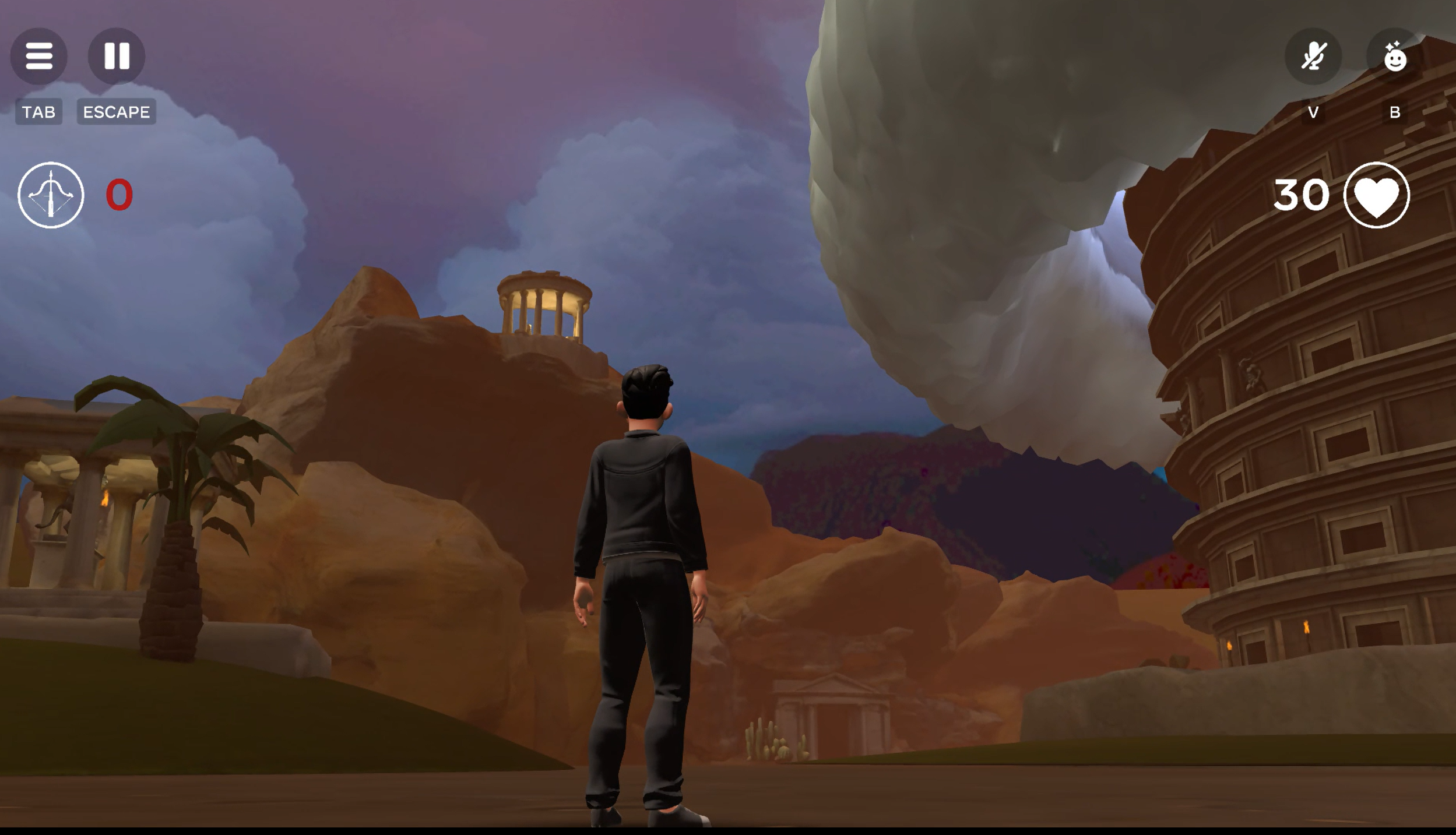Viewport: 1456px width, 835px height.
Task: Toggle the muted microphone icon
Action: tap(1313, 57)
